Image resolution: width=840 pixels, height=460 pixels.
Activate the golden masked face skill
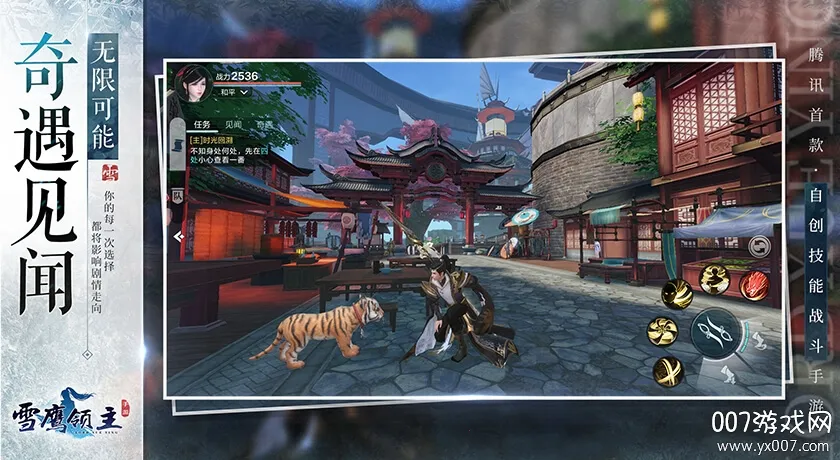click(679, 294)
